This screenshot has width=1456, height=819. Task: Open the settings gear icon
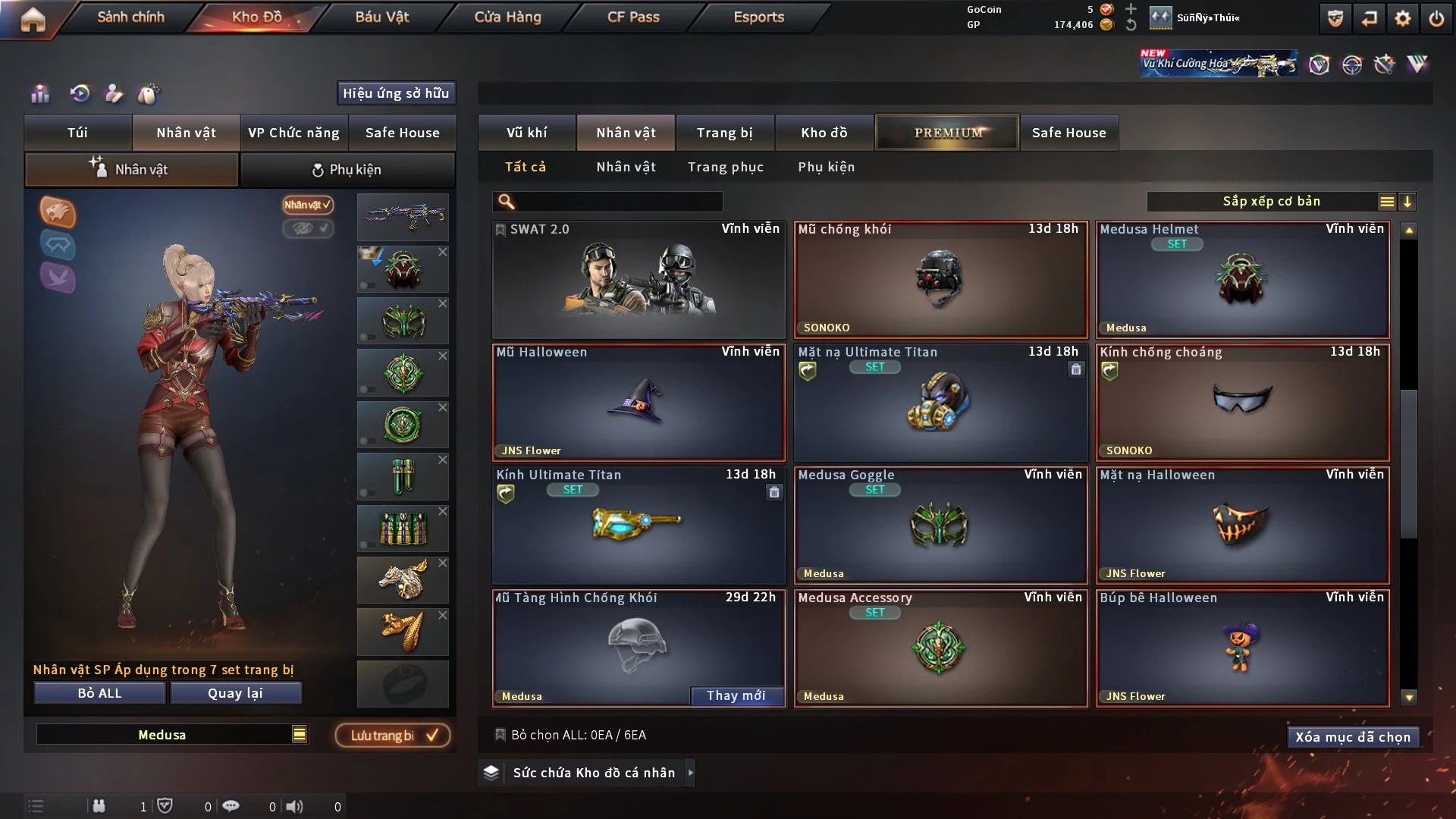1403,18
